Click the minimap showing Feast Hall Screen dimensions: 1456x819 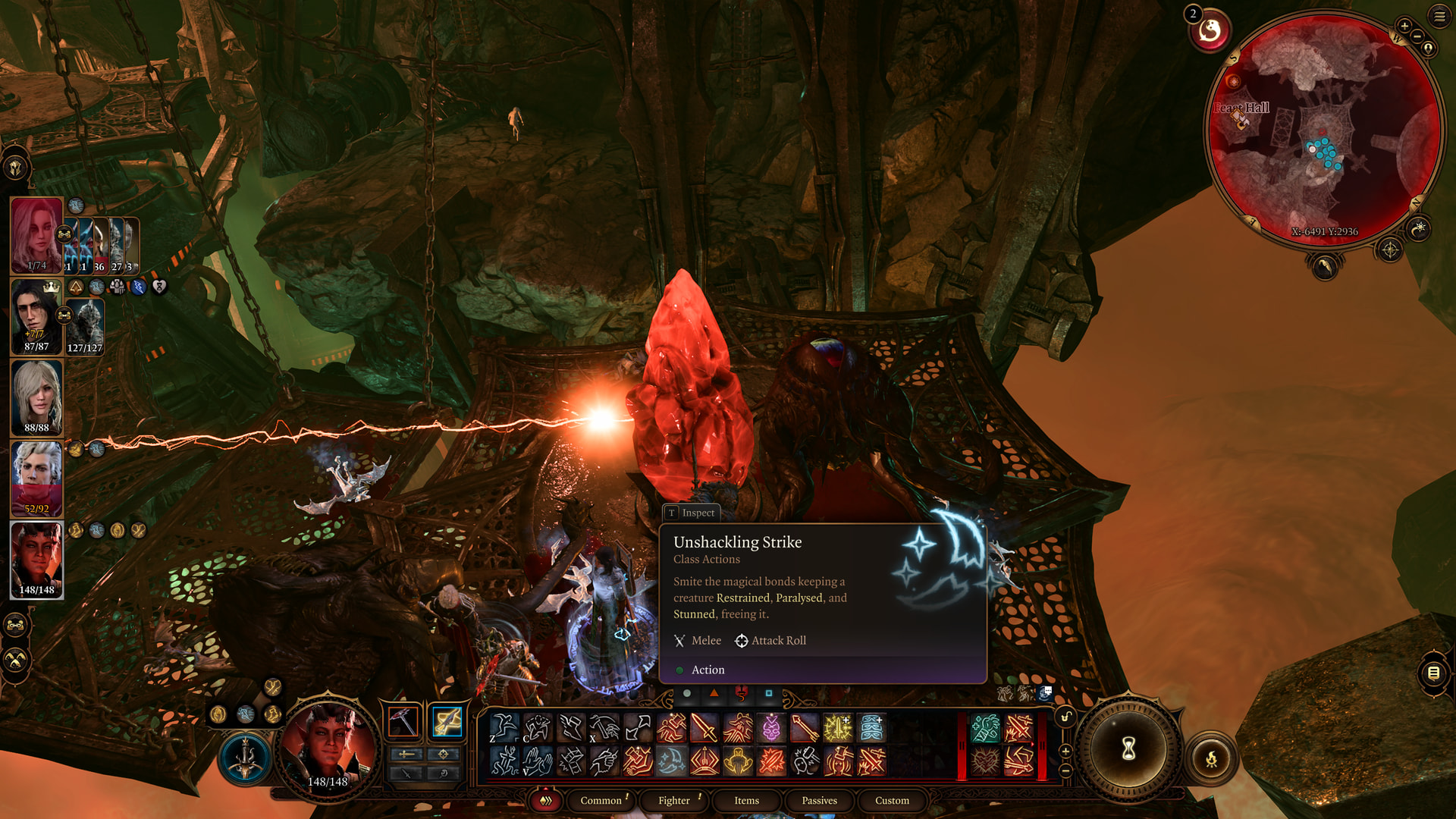click(1323, 129)
